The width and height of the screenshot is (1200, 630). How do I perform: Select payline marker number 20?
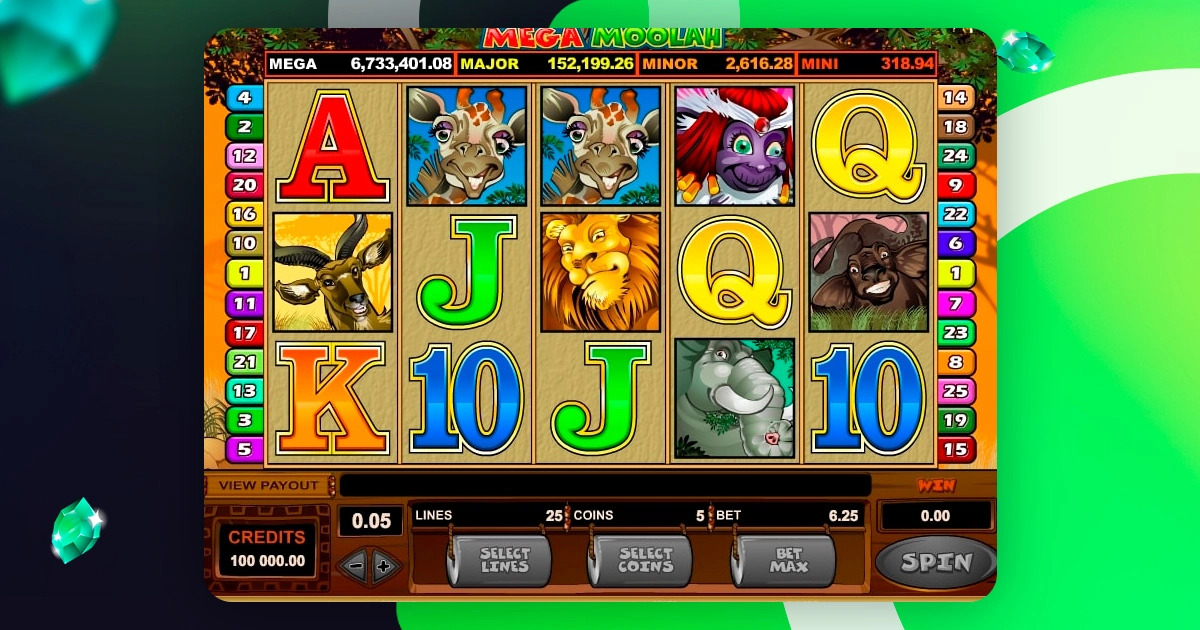pyautogui.click(x=244, y=184)
